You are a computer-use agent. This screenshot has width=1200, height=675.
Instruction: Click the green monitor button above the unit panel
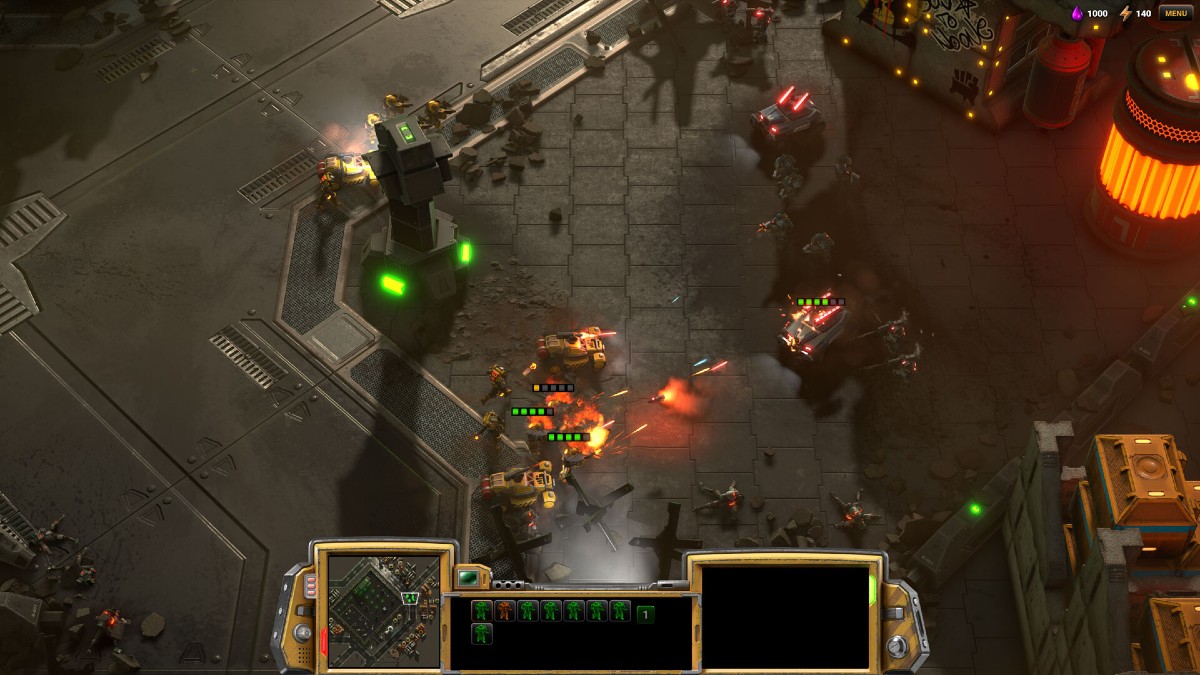pyautogui.click(x=468, y=577)
